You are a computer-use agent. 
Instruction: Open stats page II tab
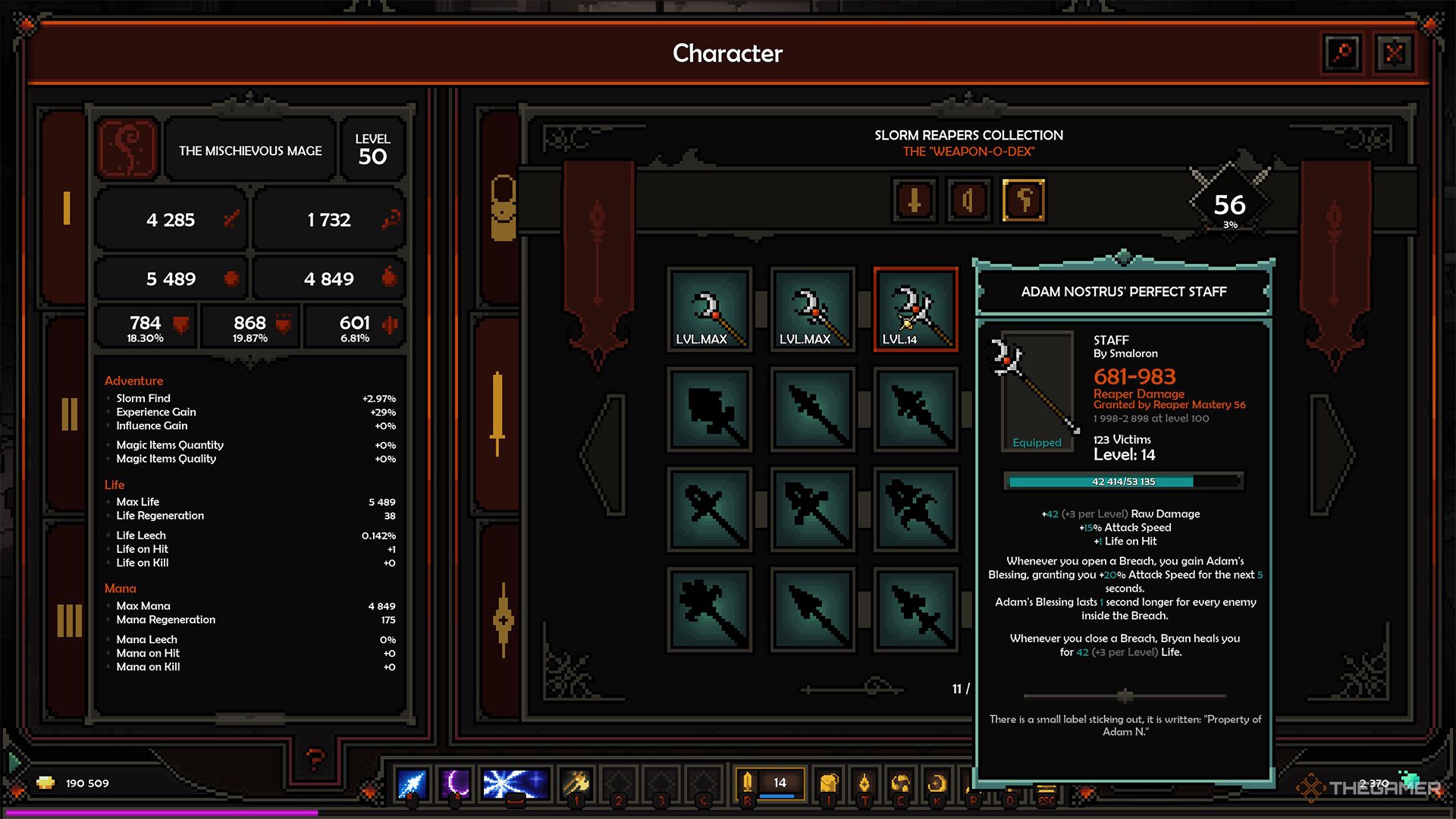(69, 414)
